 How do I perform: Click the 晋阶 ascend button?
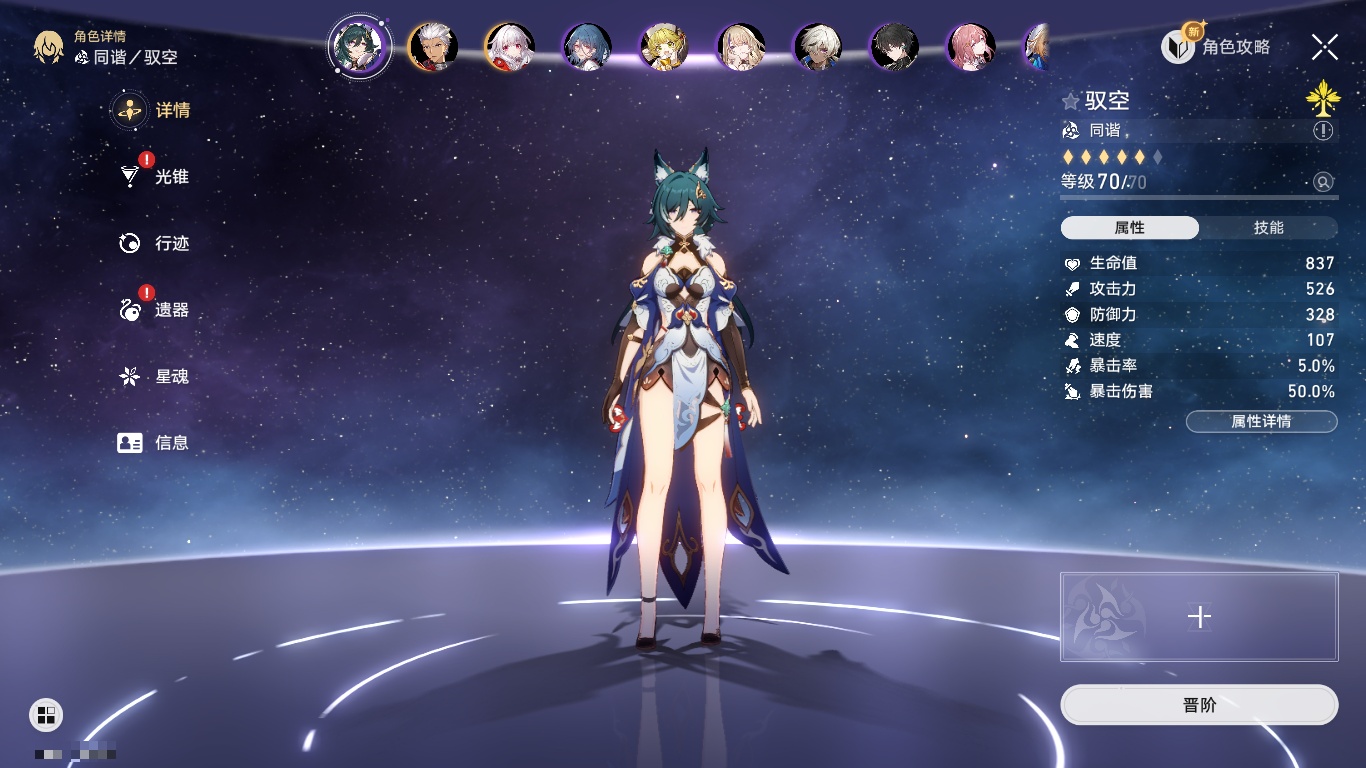click(x=1199, y=705)
